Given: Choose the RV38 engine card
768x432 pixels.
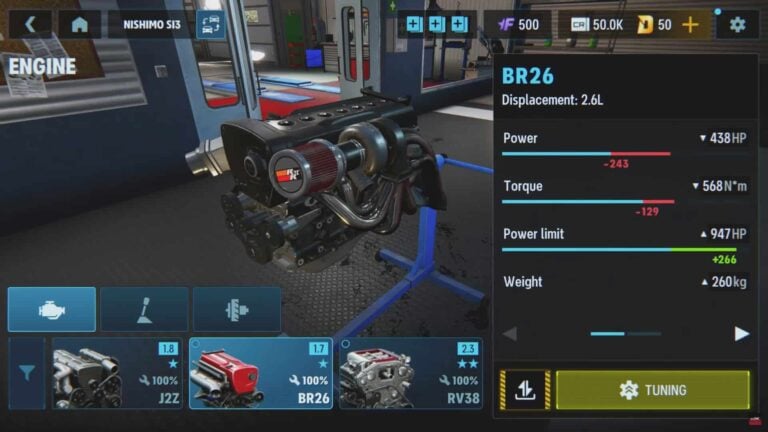Looking at the screenshot, I should (410, 372).
